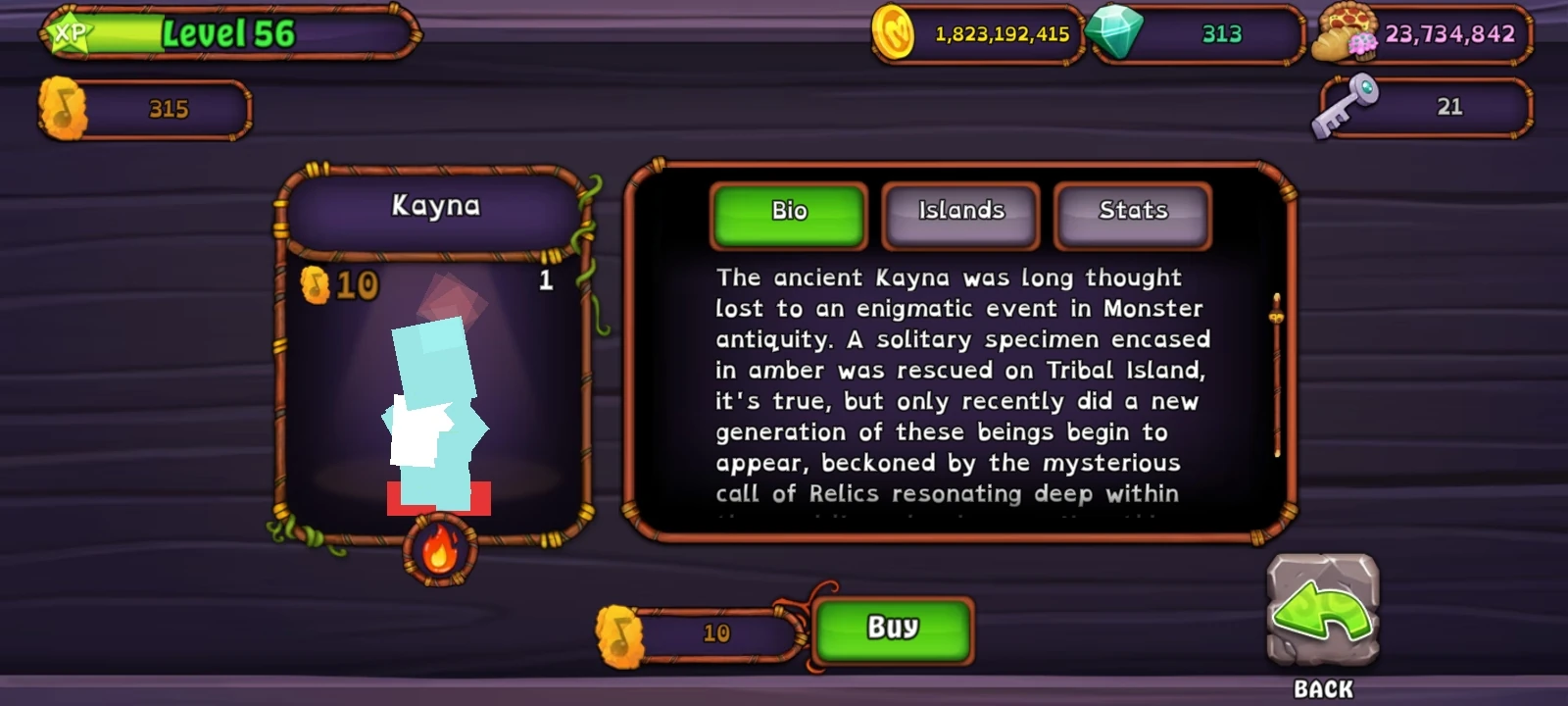Open the Stats tab

coord(1133,210)
